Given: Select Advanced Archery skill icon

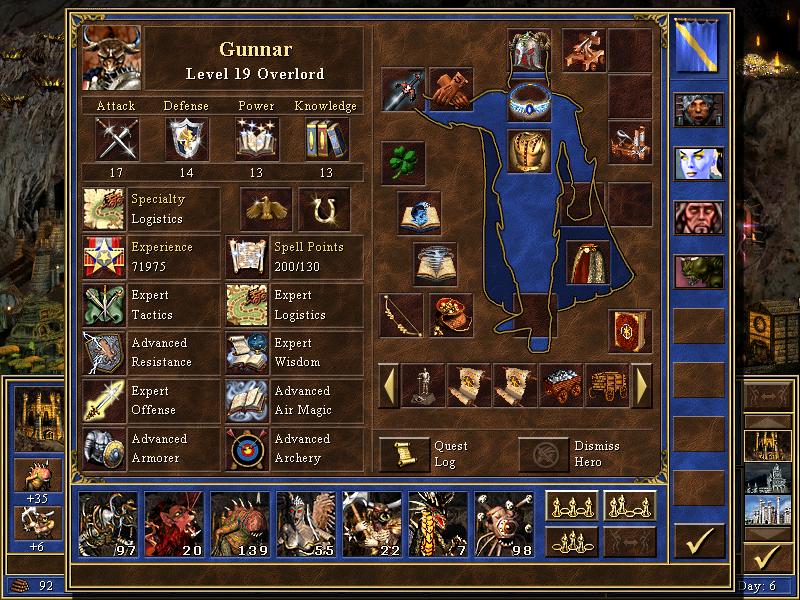Looking at the screenshot, I should point(246,448).
